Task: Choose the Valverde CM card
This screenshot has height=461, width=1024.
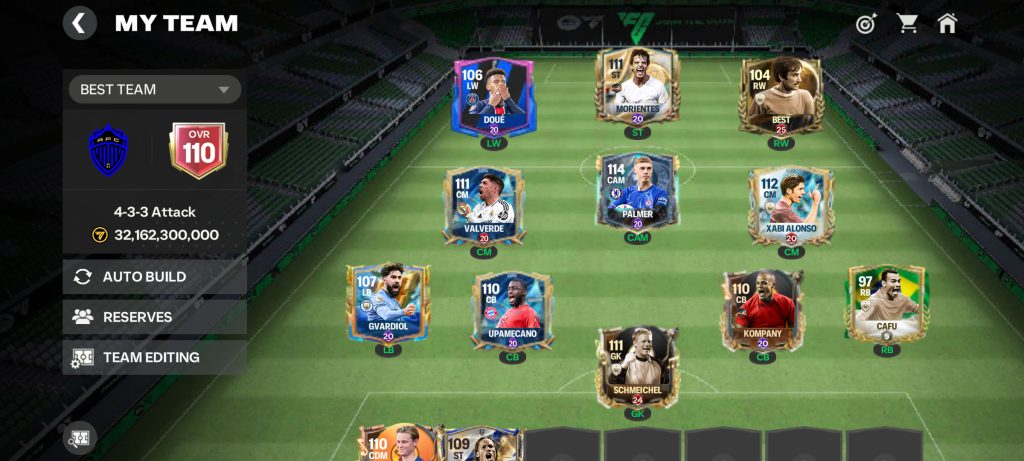Action: pyautogui.click(x=483, y=206)
